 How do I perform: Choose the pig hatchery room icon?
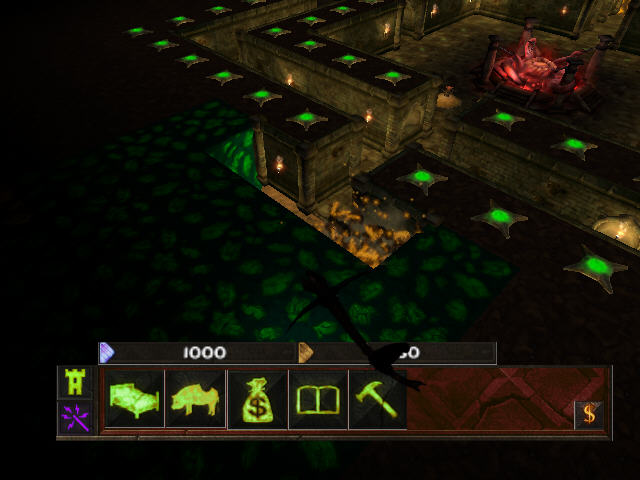click(196, 399)
